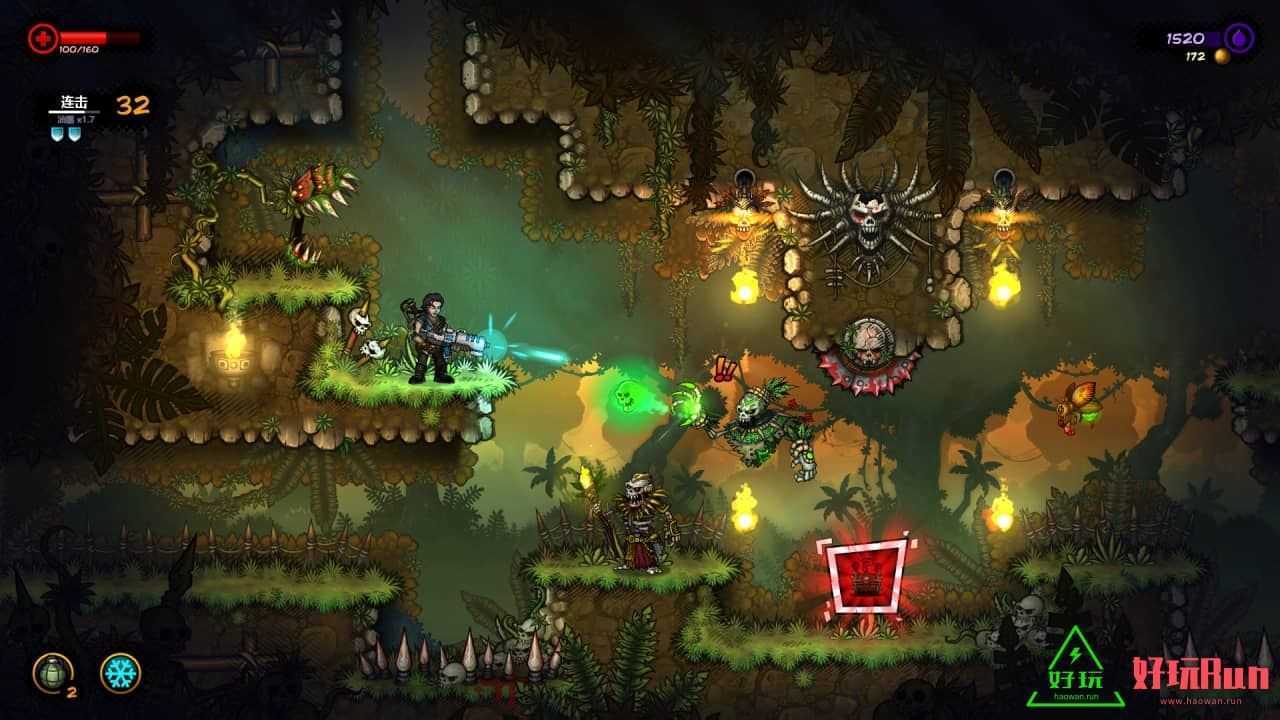Click the purple mana droplet icon
1280x720 pixels.
1239,38
